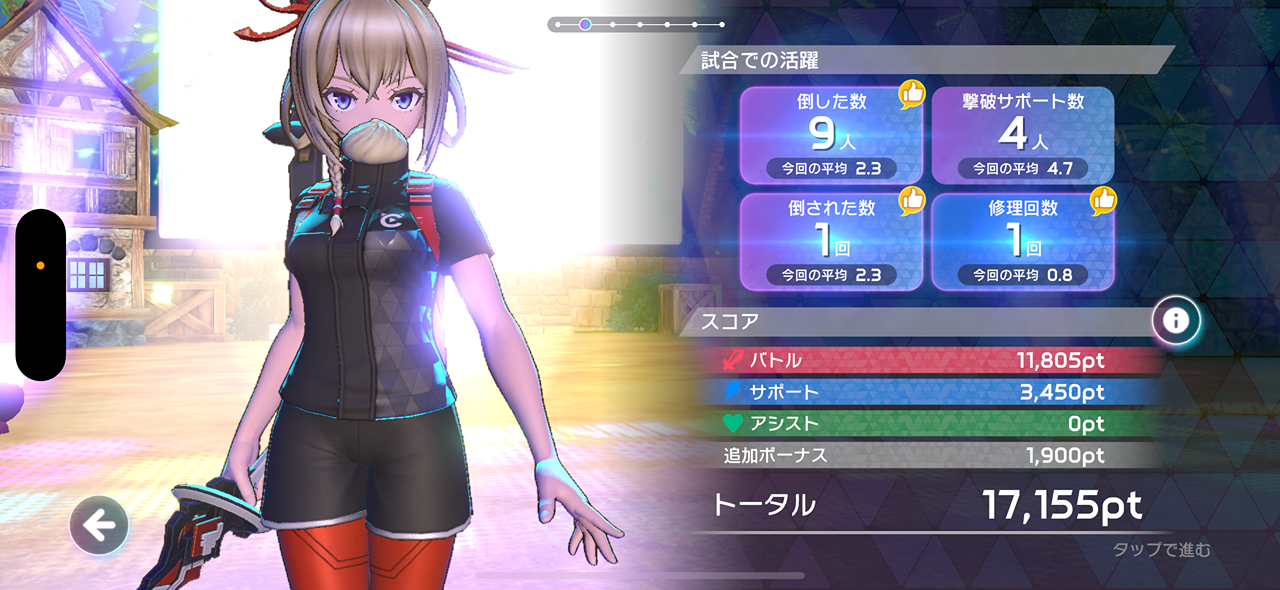1280x590 pixels.
Task: Tap the 'タップで進む' prompt to continue
Action: 1161,549
